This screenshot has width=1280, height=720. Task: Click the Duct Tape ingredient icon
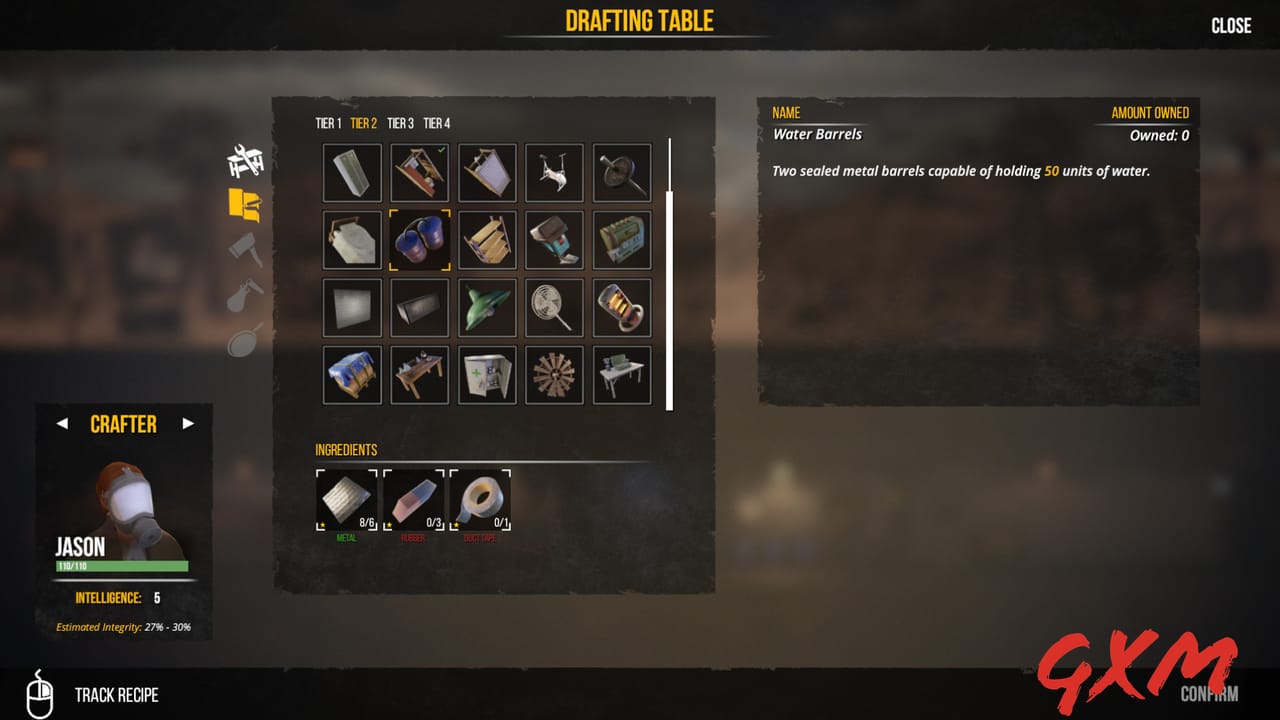pos(480,499)
